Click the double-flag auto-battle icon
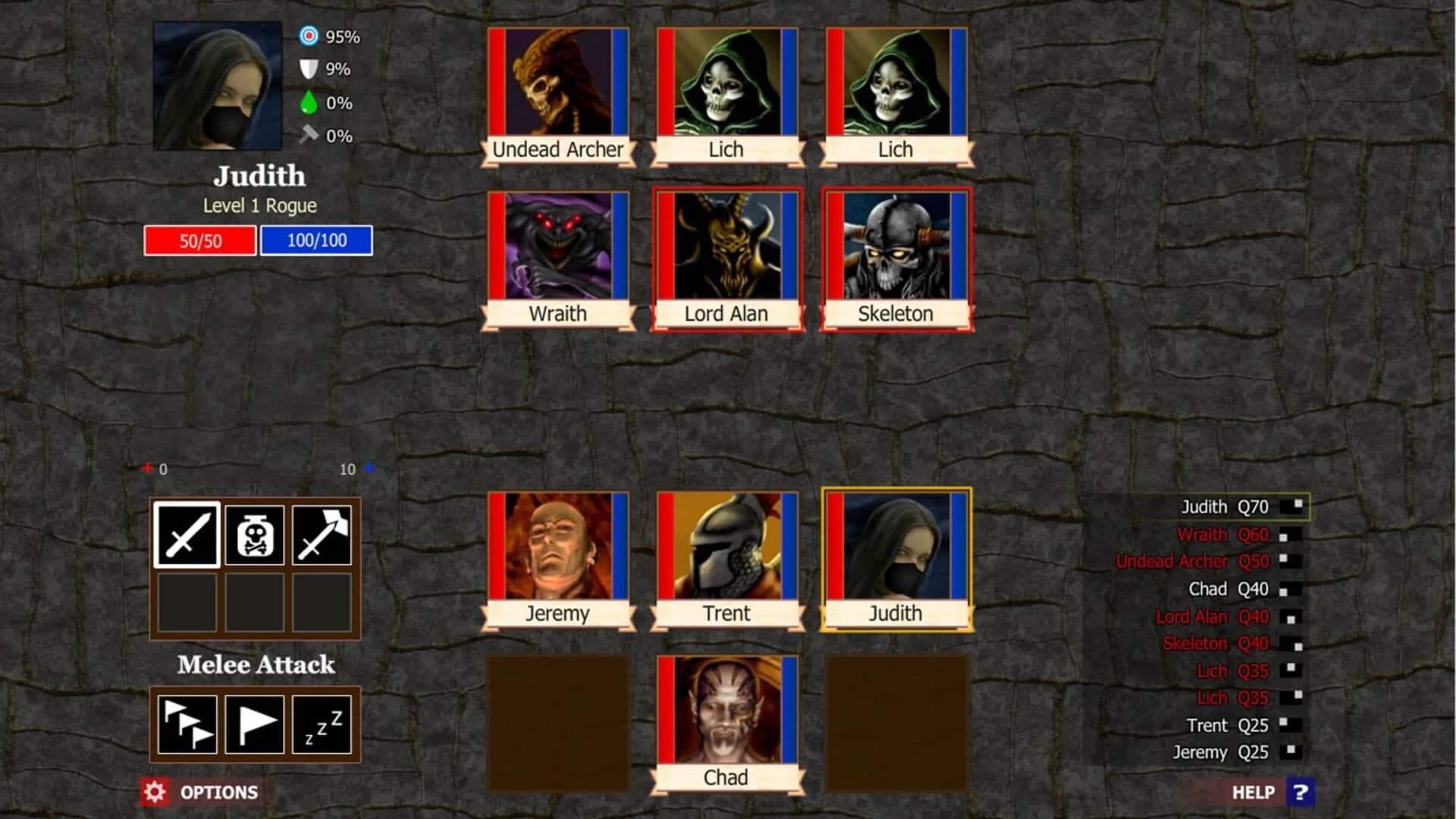Viewport: 1456px width, 819px height. point(186,724)
